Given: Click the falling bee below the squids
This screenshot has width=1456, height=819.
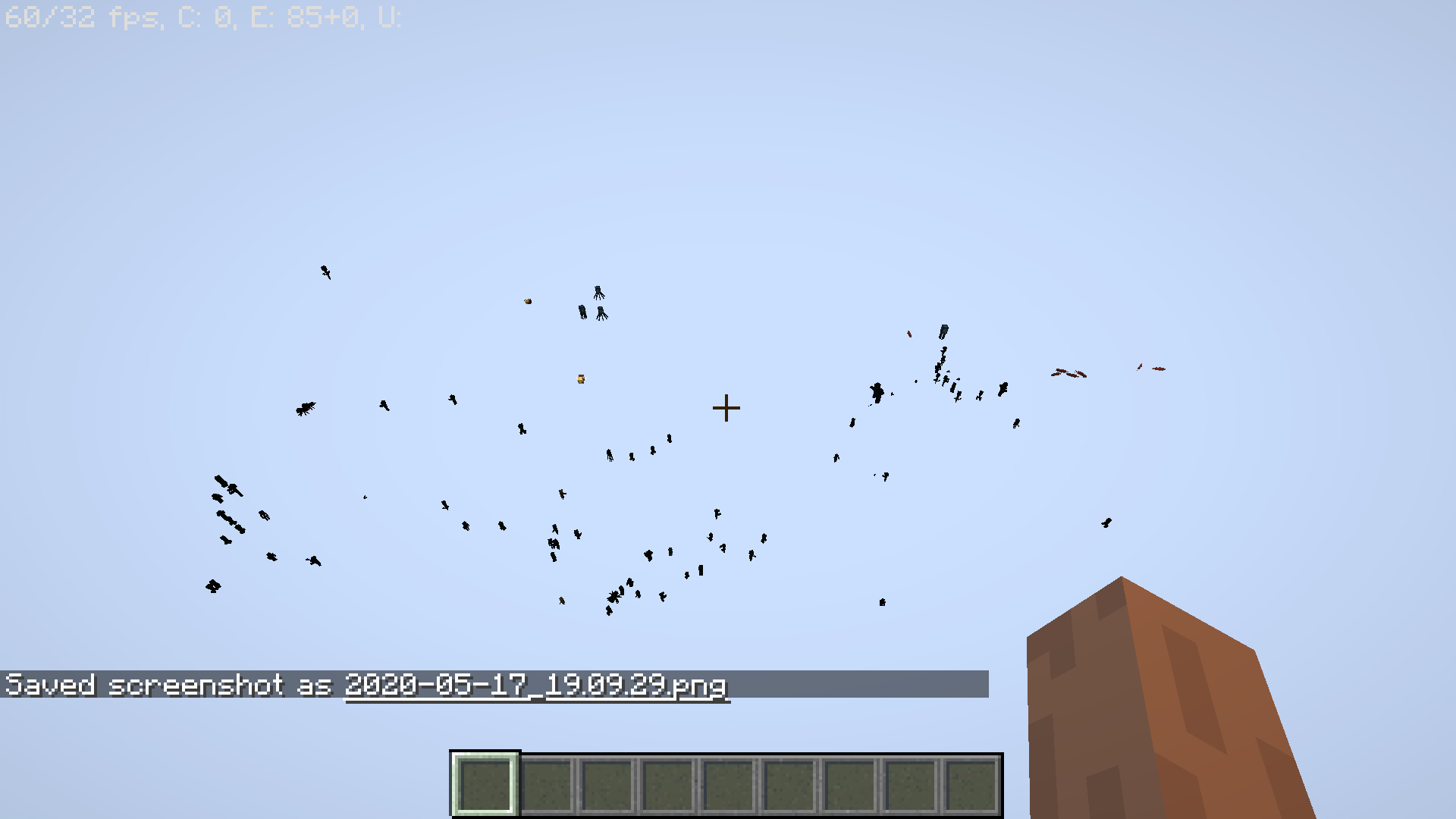Looking at the screenshot, I should (x=581, y=378).
